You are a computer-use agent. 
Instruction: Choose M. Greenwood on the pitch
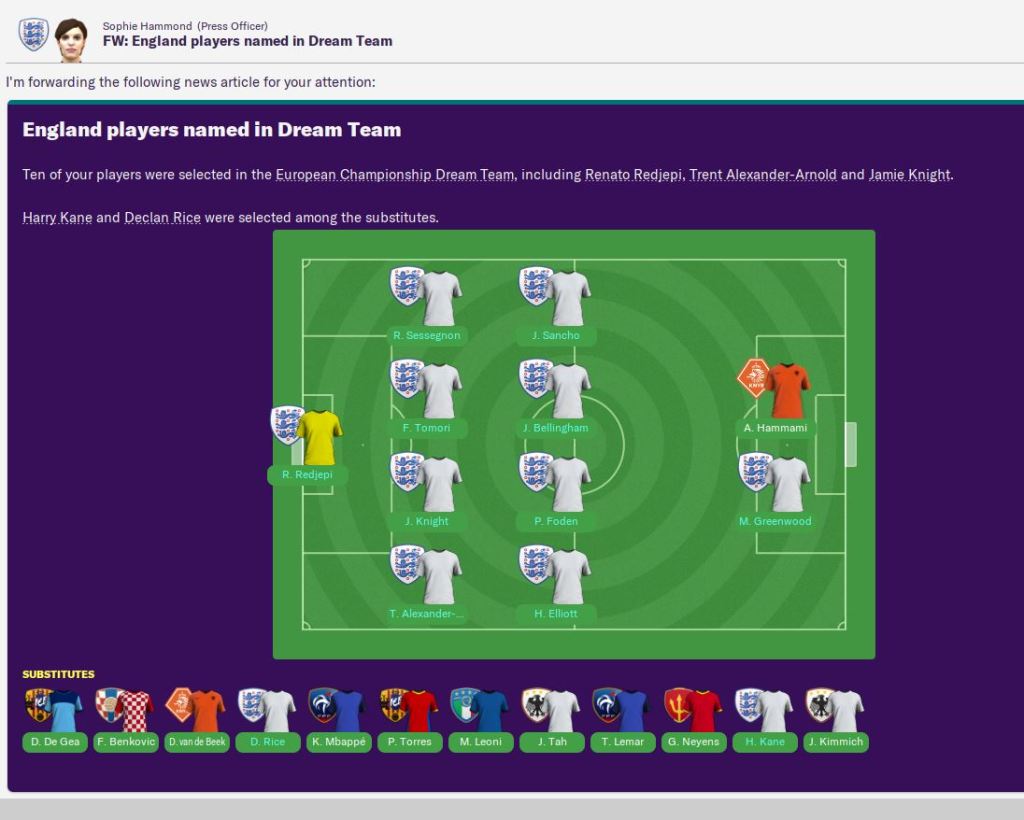coord(776,521)
